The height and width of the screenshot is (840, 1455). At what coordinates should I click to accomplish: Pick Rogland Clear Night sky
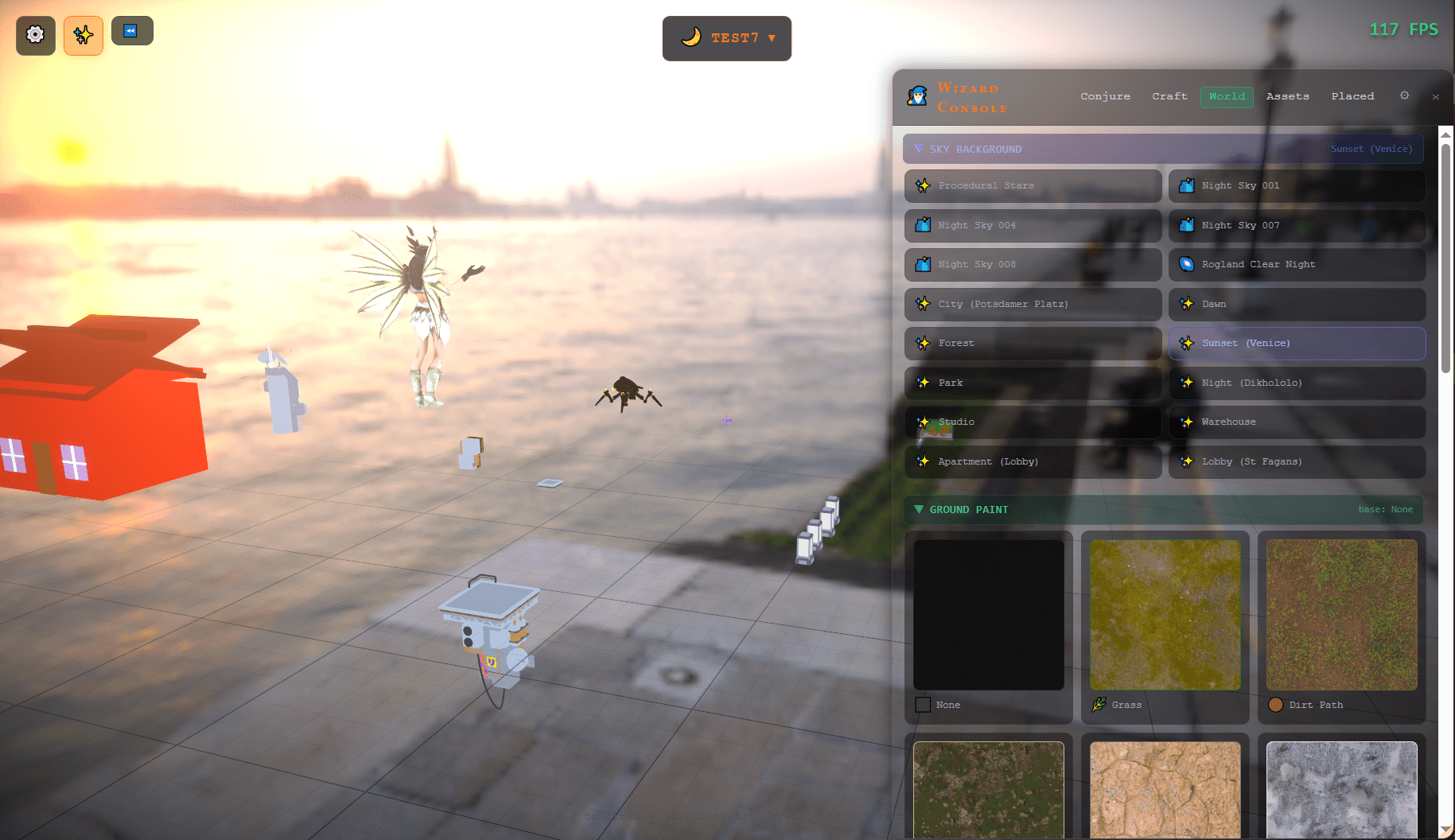click(x=1297, y=265)
